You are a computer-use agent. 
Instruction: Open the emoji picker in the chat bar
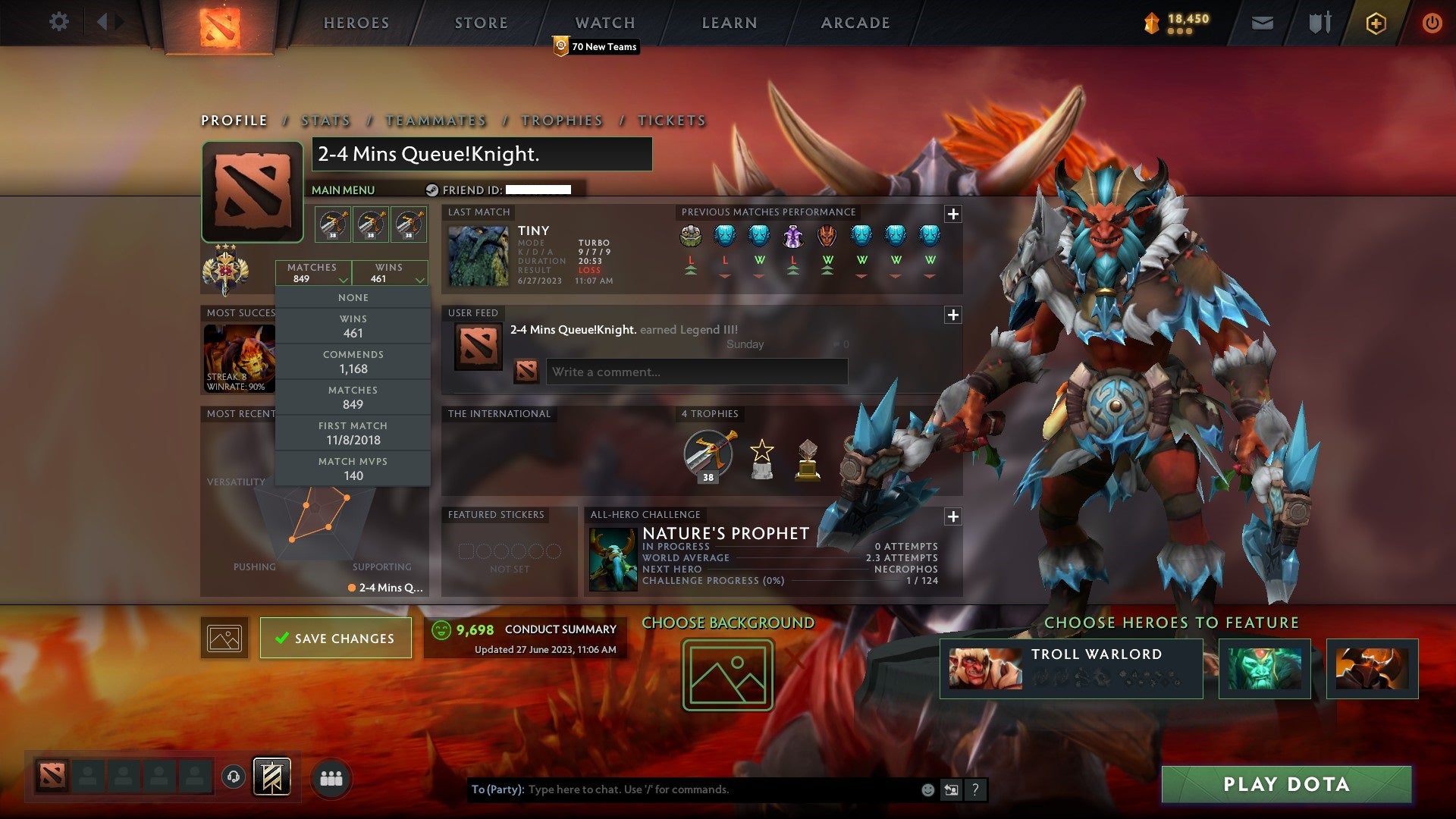pyautogui.click(x=927, y=789)
